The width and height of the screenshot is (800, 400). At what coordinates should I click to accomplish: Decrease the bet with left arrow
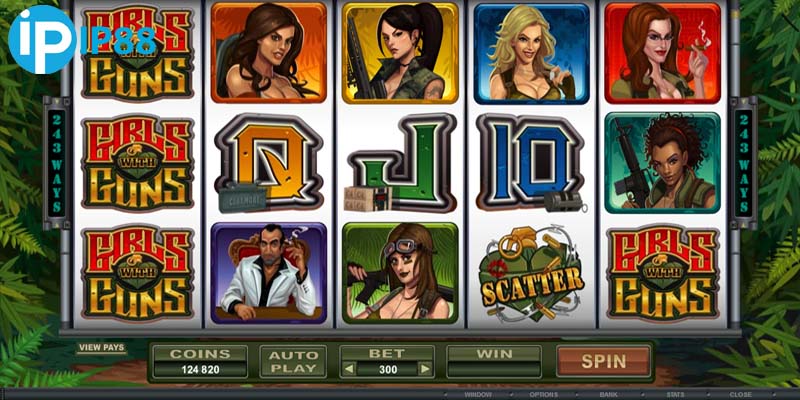pyautogui.click(x=349, y=369)
